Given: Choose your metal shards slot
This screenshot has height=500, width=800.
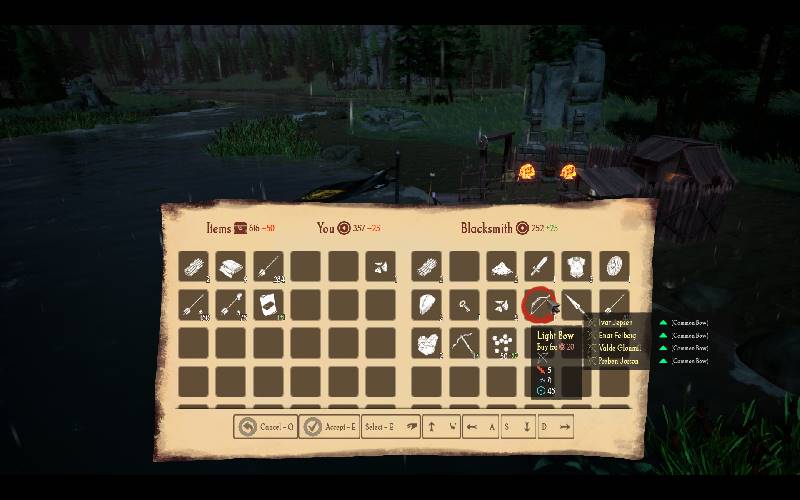Looking at the screenshot, I should pyautogui.click(x=380, y=267).
